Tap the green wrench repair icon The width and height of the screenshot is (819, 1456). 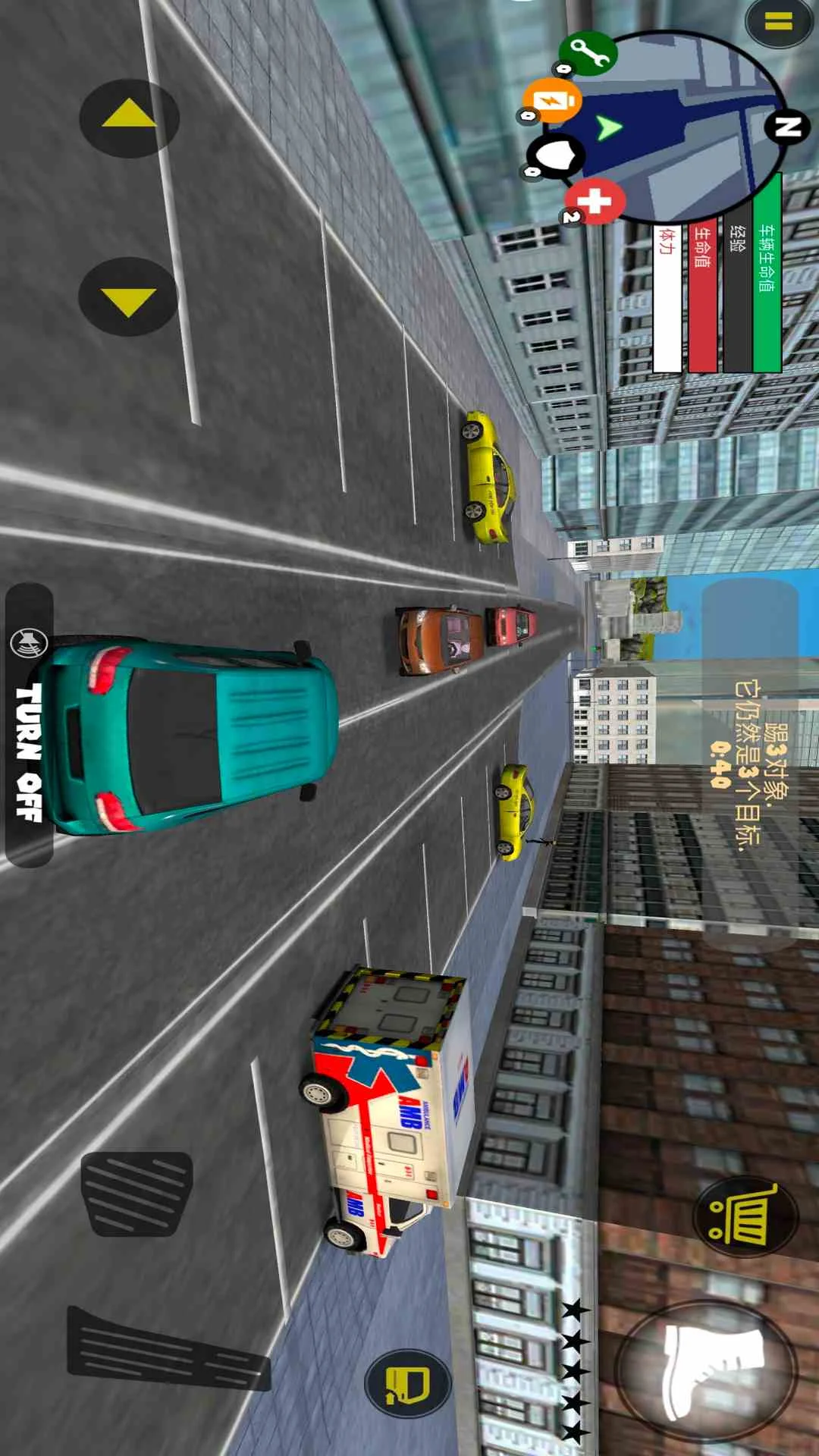[x=588, y=52]
